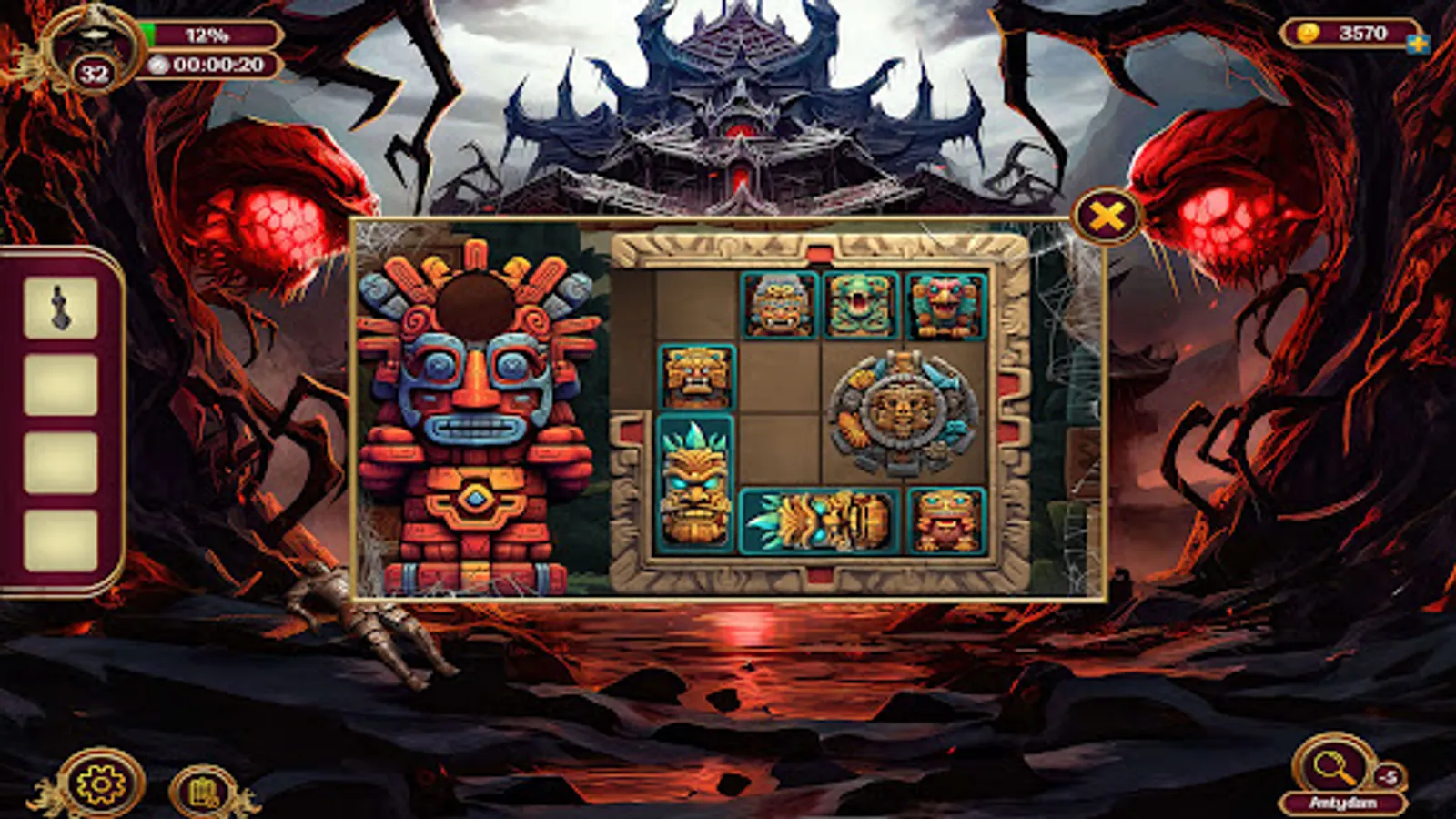The image size is (1456, 819).
Task: Select the bird-beaked idol tile
Action: click(x=942, y=305)
